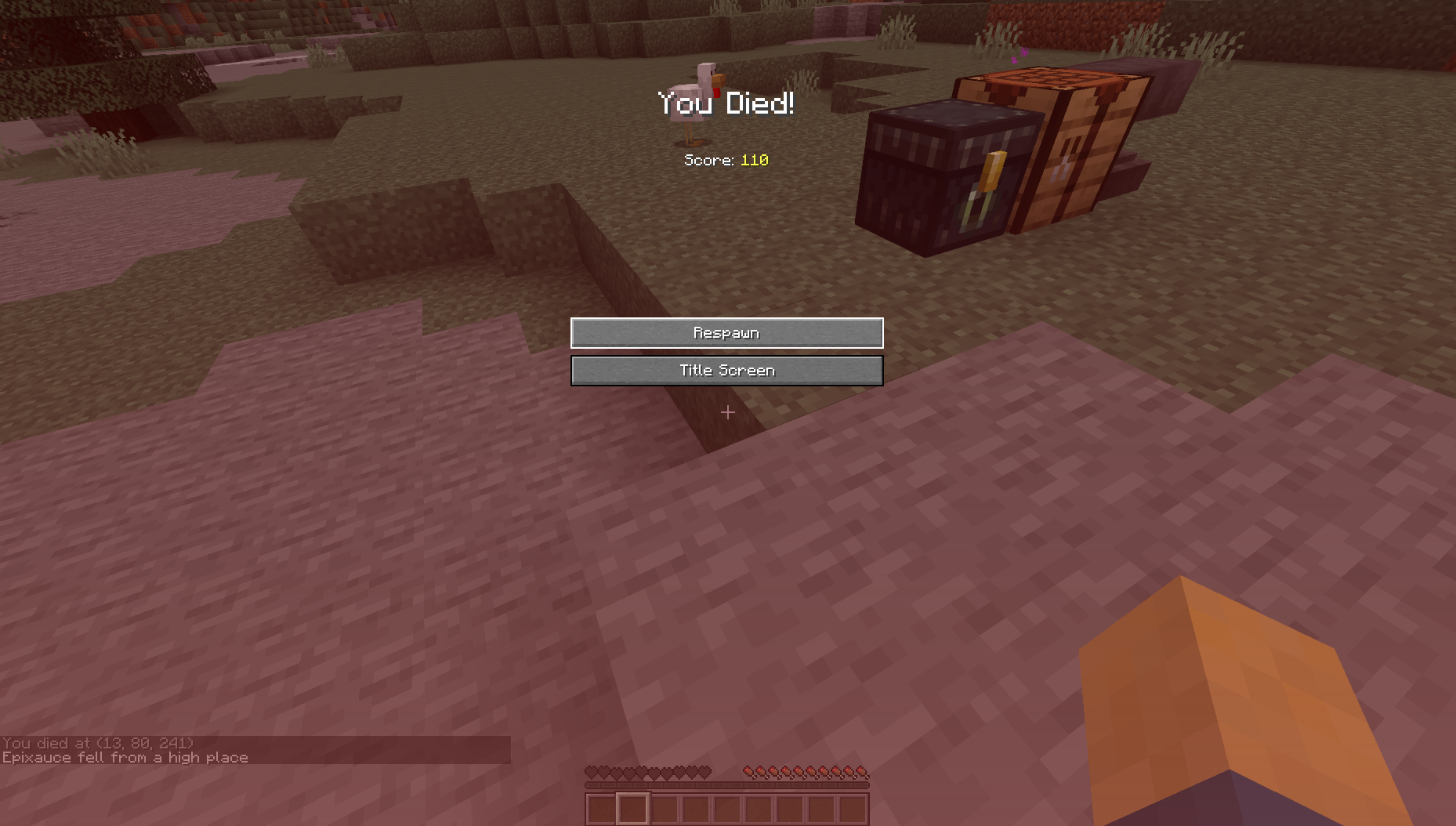This screenshot has width=1456, height=826.
Task: Click the rightmost hunger drumstick icon
Action: tap(860, 772)
